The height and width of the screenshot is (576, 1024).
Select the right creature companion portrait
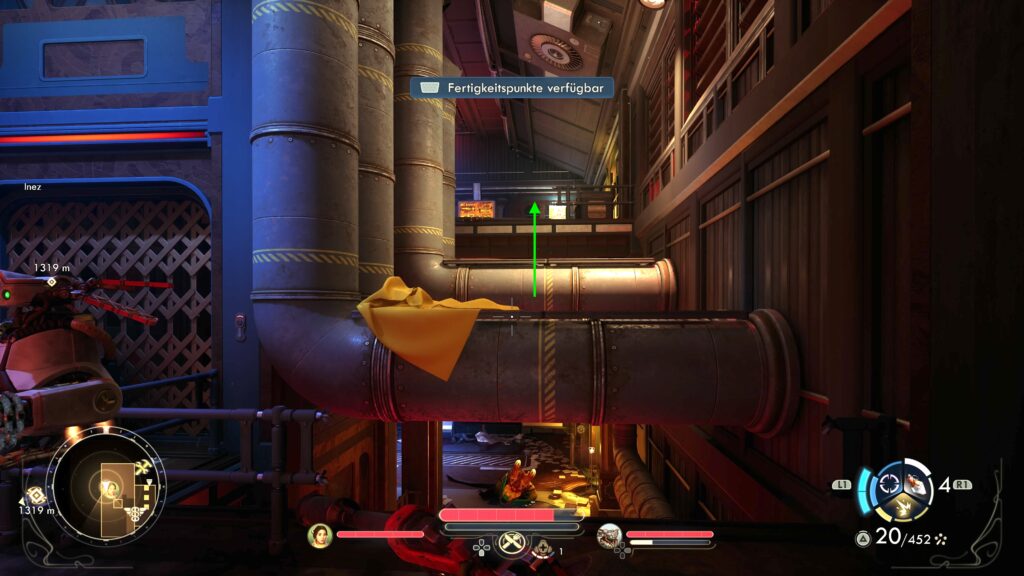coord(609,536)
